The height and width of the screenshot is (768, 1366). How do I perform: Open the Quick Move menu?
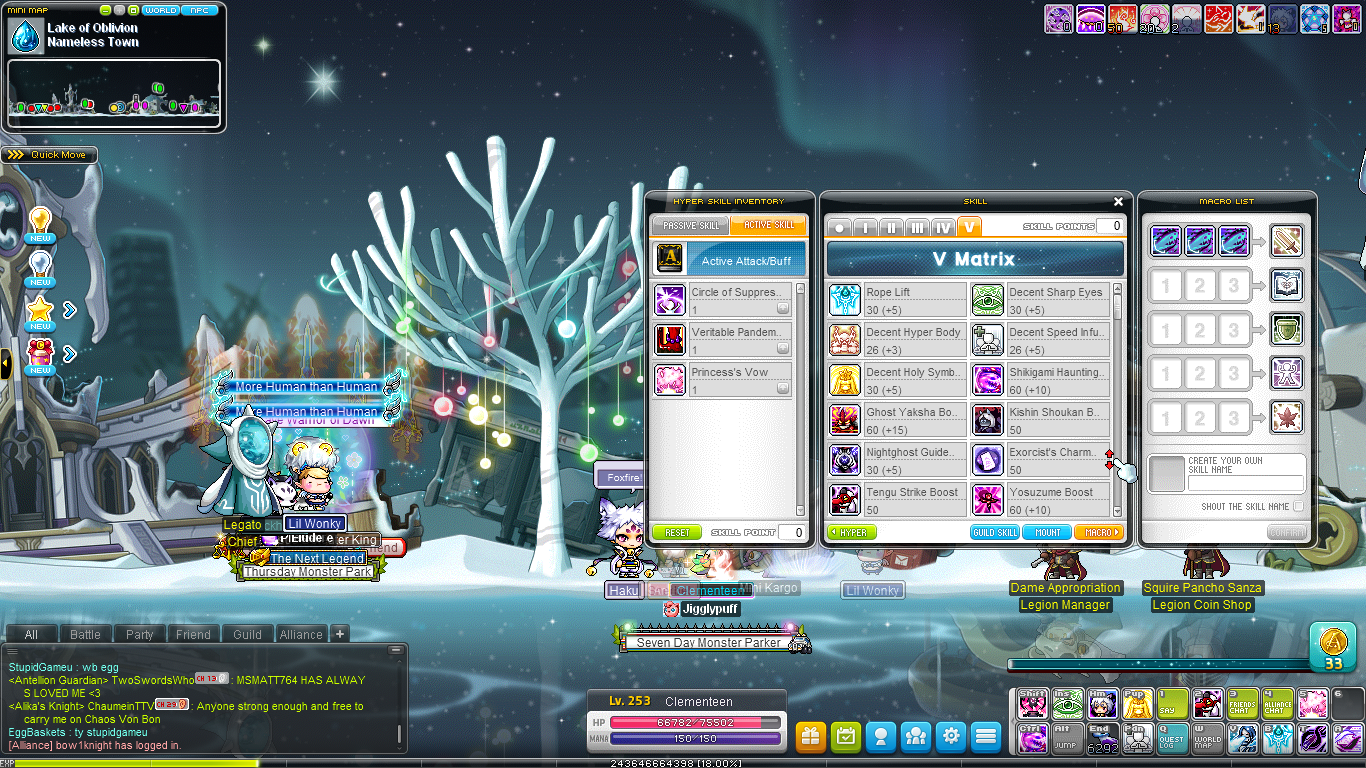point(49,155)
